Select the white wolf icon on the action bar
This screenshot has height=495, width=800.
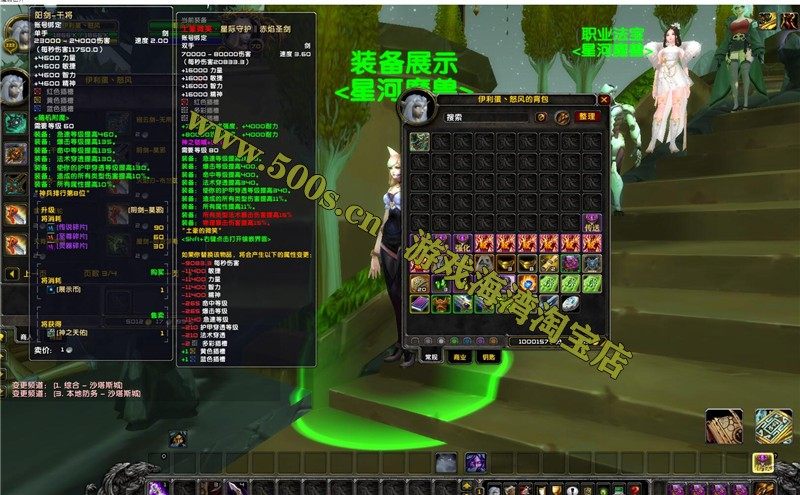[446, 462]
